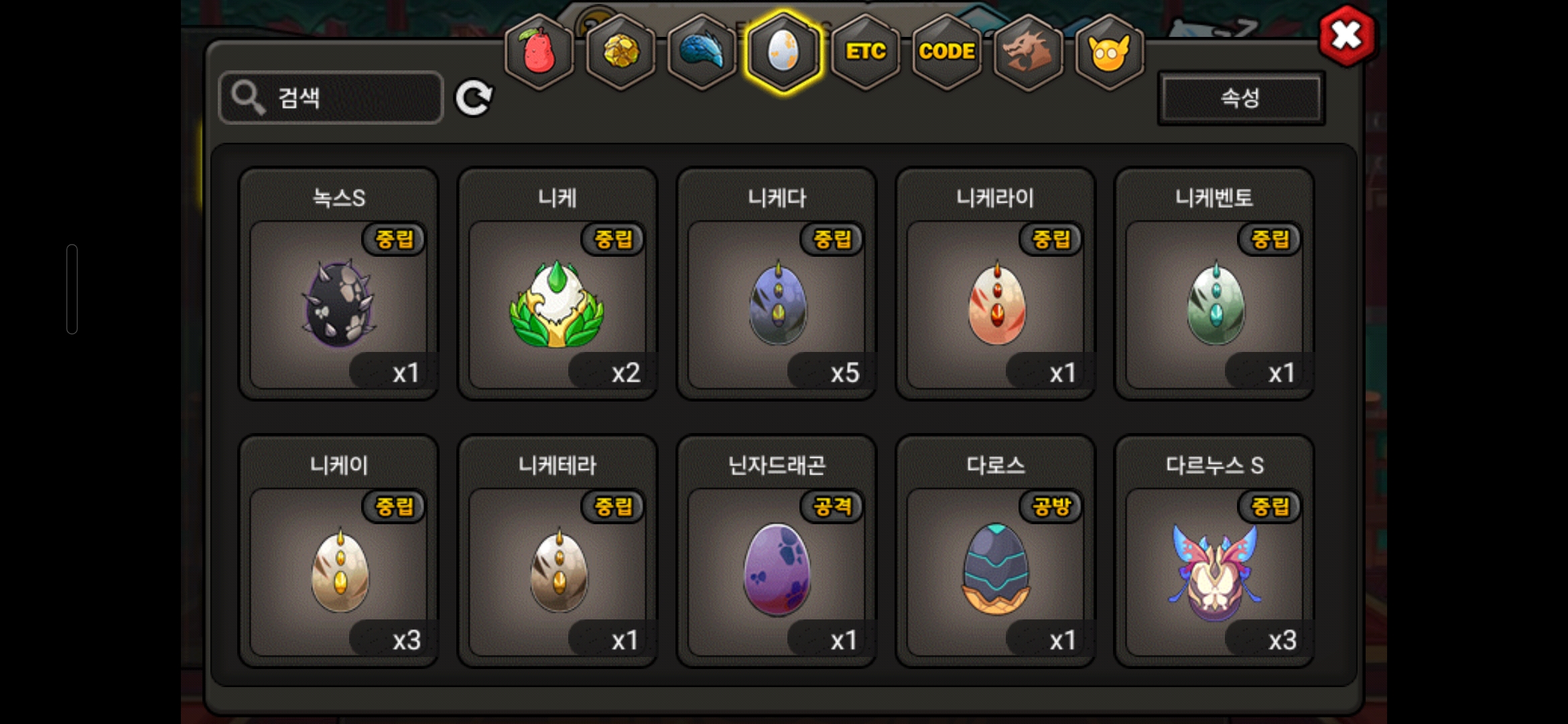
Task: Select the yellow horned creature tab
Action: click(x=1109, y=52)
